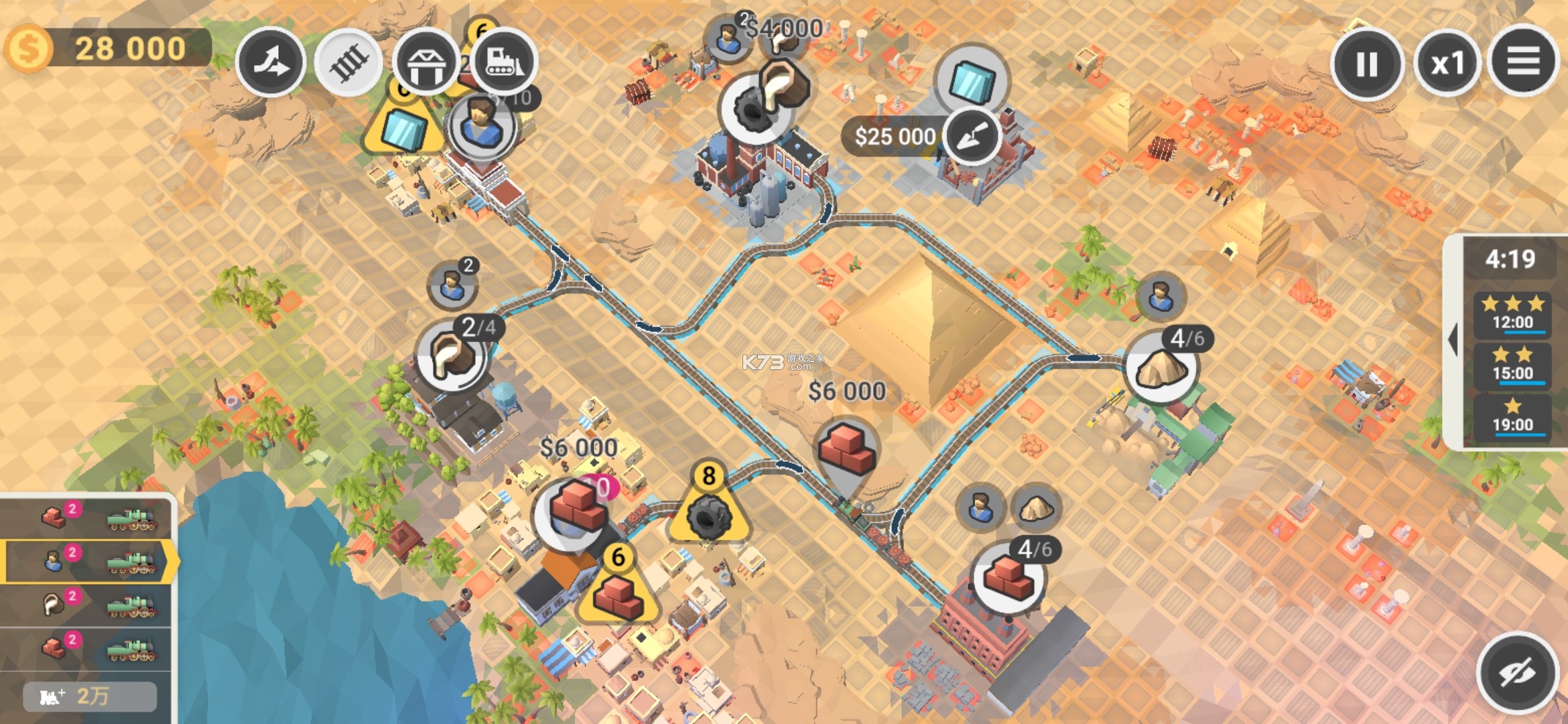Select the track switch tool
Viewport: 1568px width, 724px height.
[271, 62]
